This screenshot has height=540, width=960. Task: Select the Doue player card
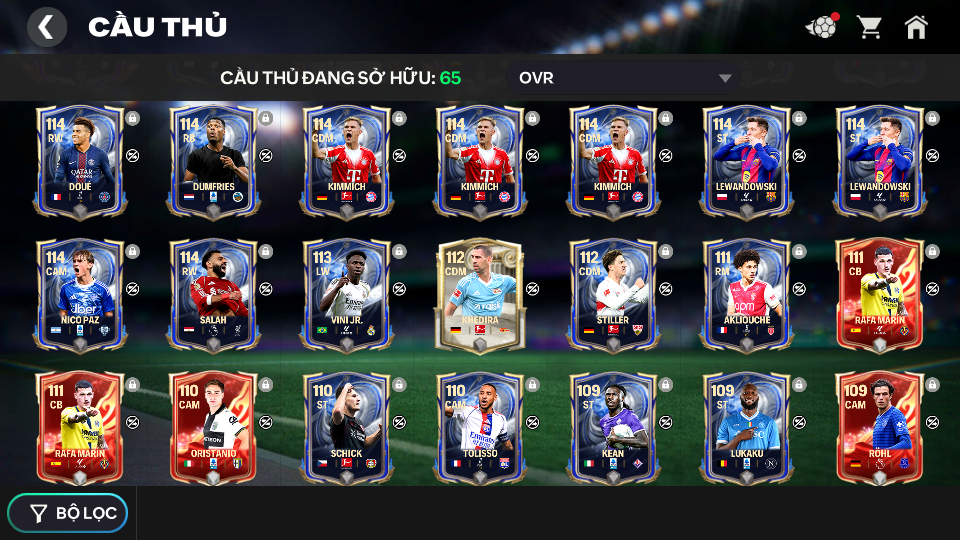(80, 160)
